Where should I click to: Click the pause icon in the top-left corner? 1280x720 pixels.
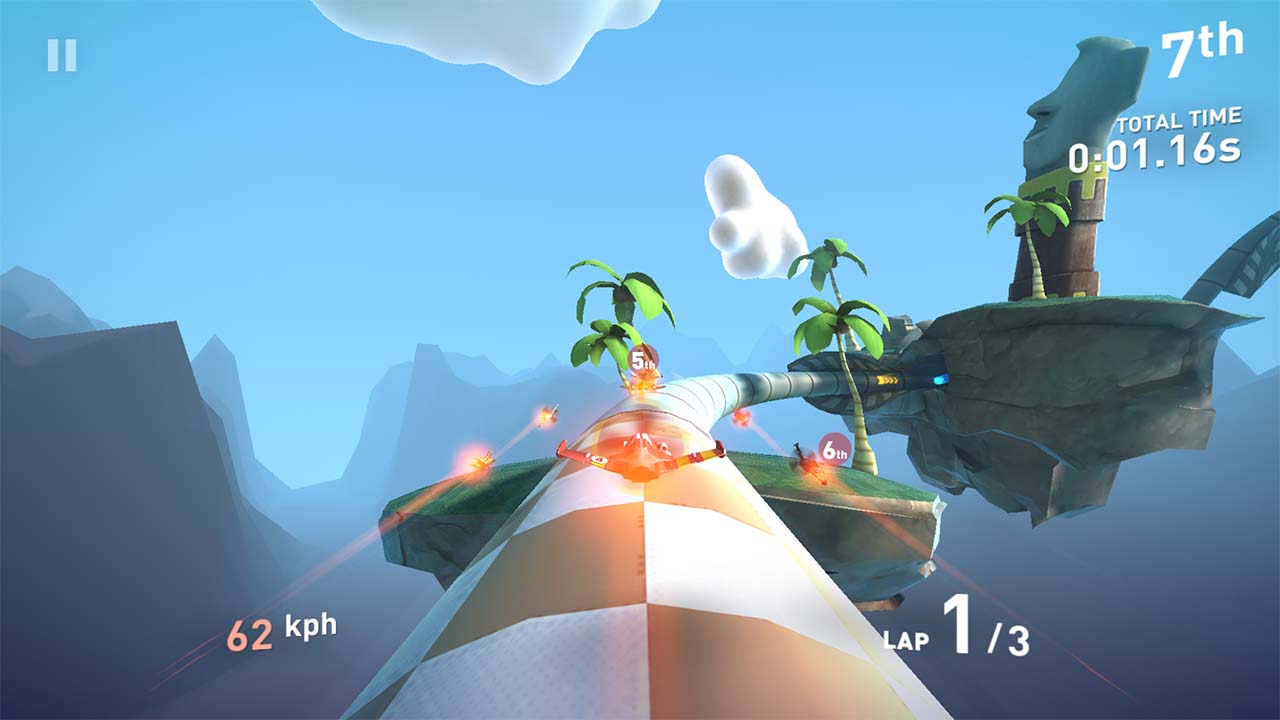63,53
